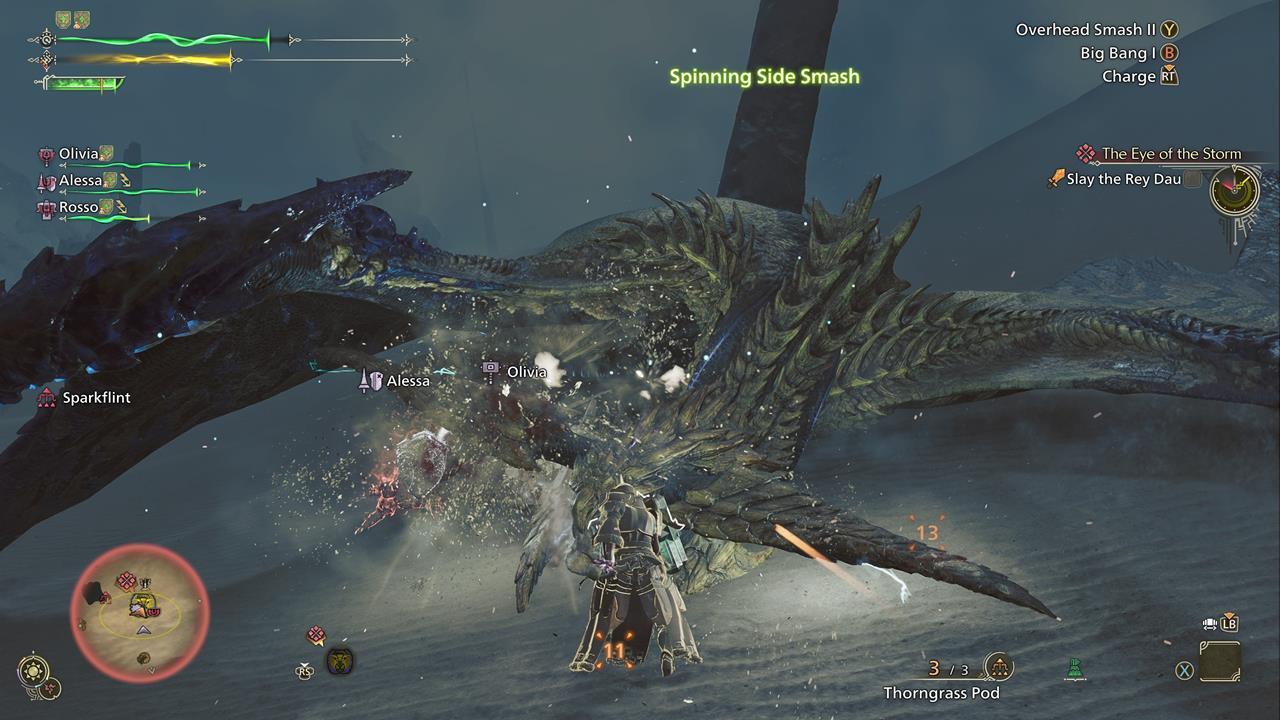
Task: Click the Sparkflint label marker
Action: click(96, 398)
